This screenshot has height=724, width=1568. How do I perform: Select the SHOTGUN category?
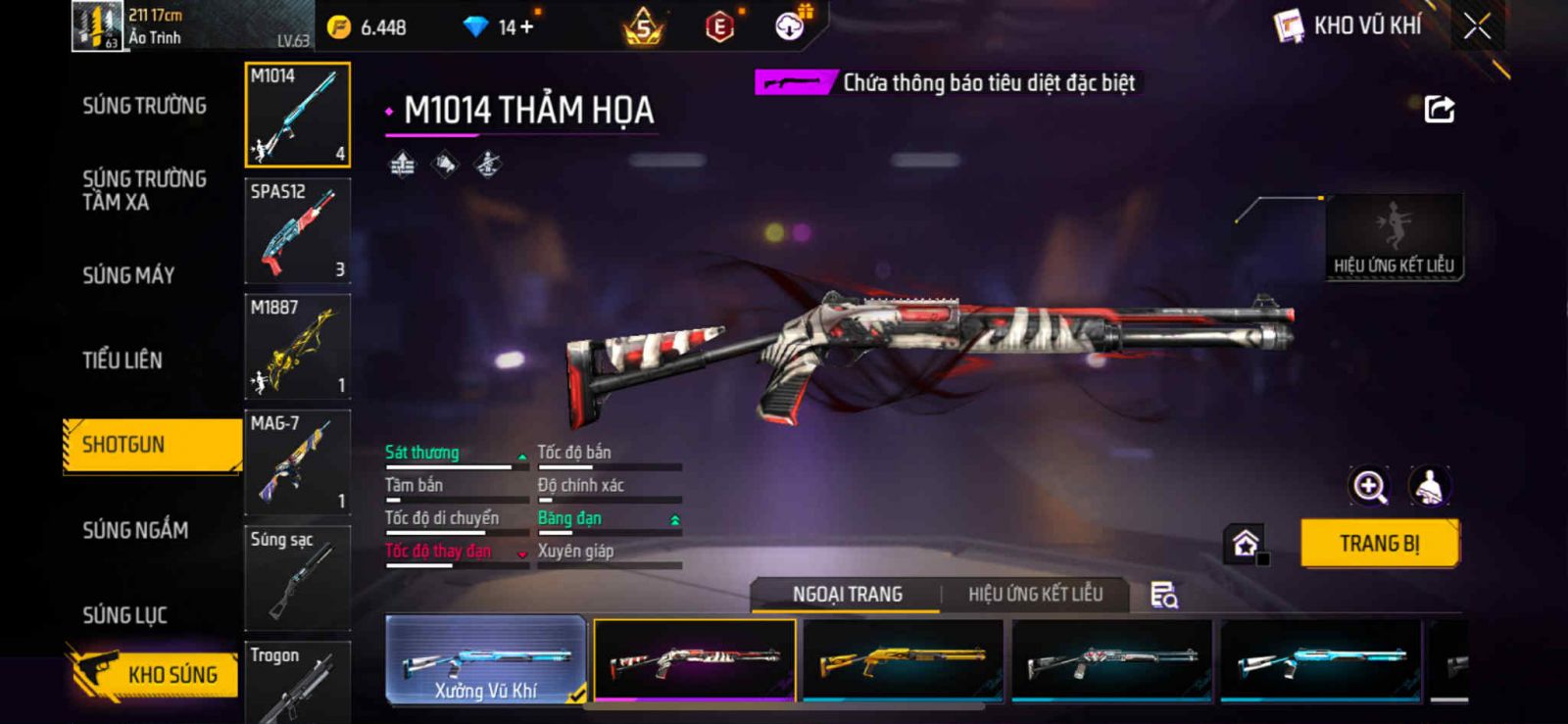(124, 445)
